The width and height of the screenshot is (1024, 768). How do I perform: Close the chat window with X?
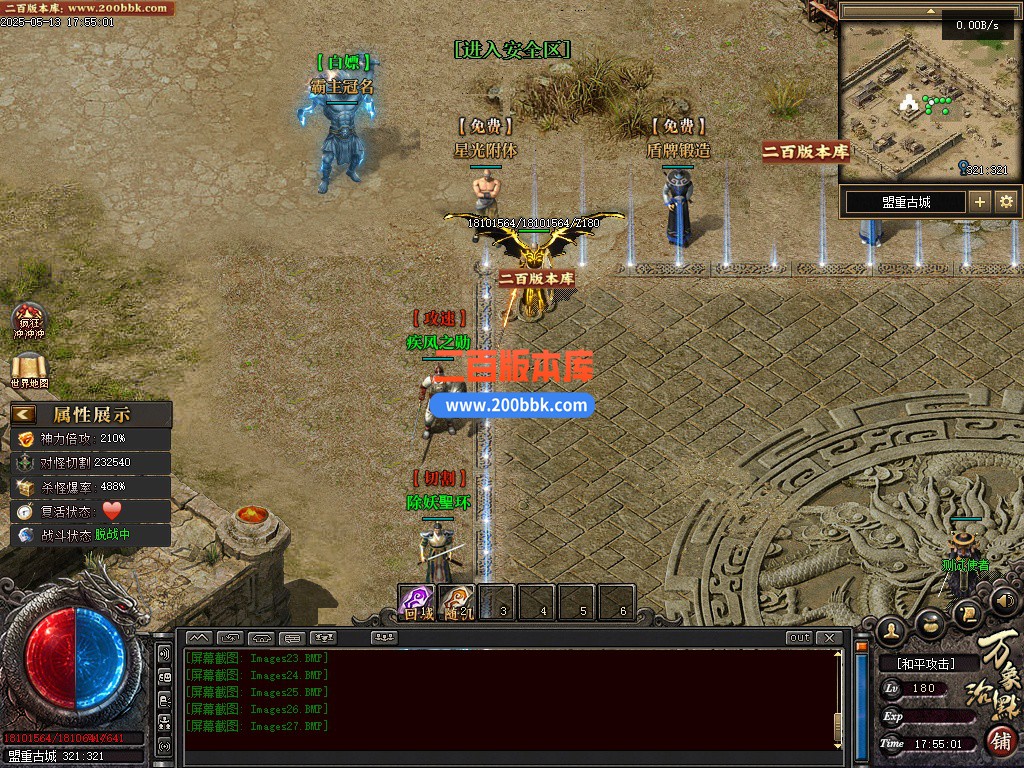click(x=828, y=638)
